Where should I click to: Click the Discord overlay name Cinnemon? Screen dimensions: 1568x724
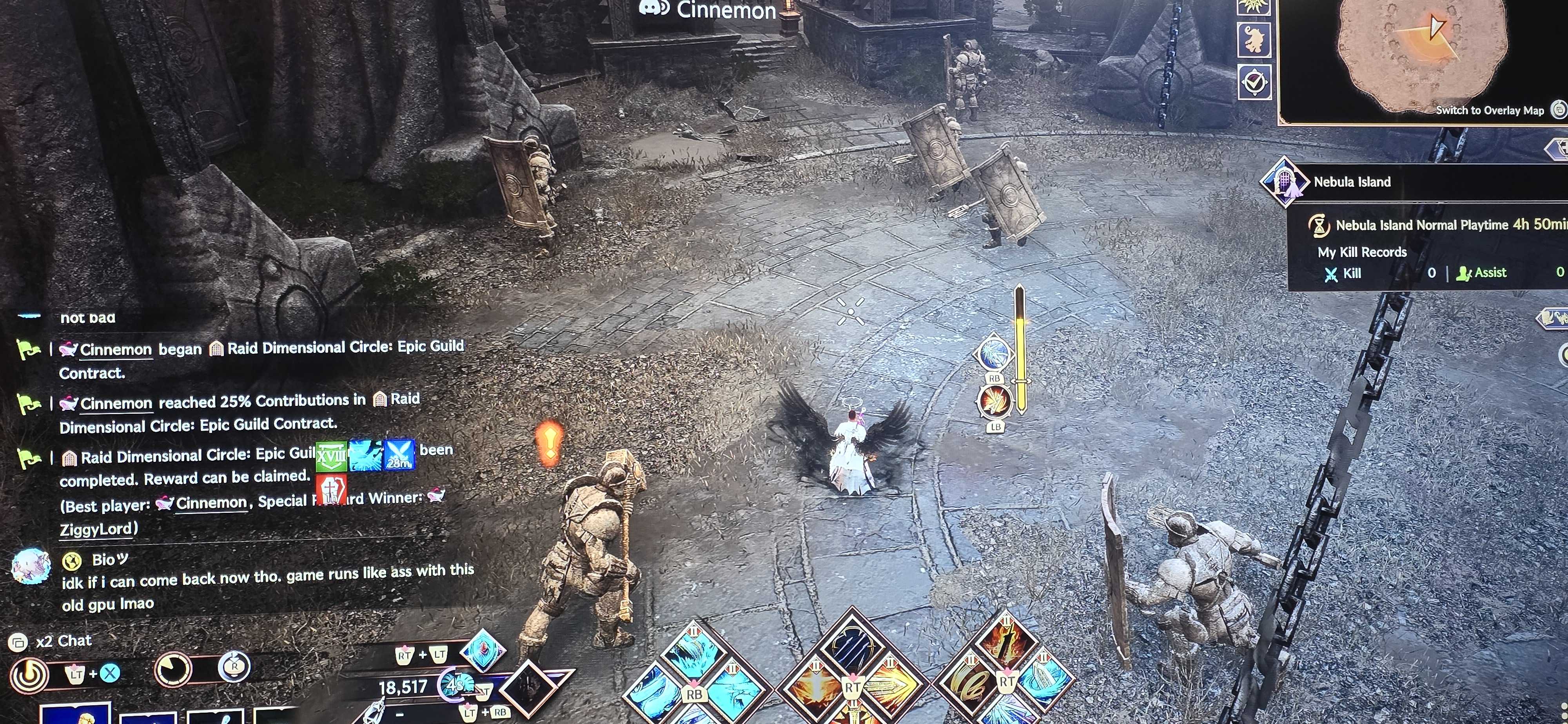(x=726, y=10)
